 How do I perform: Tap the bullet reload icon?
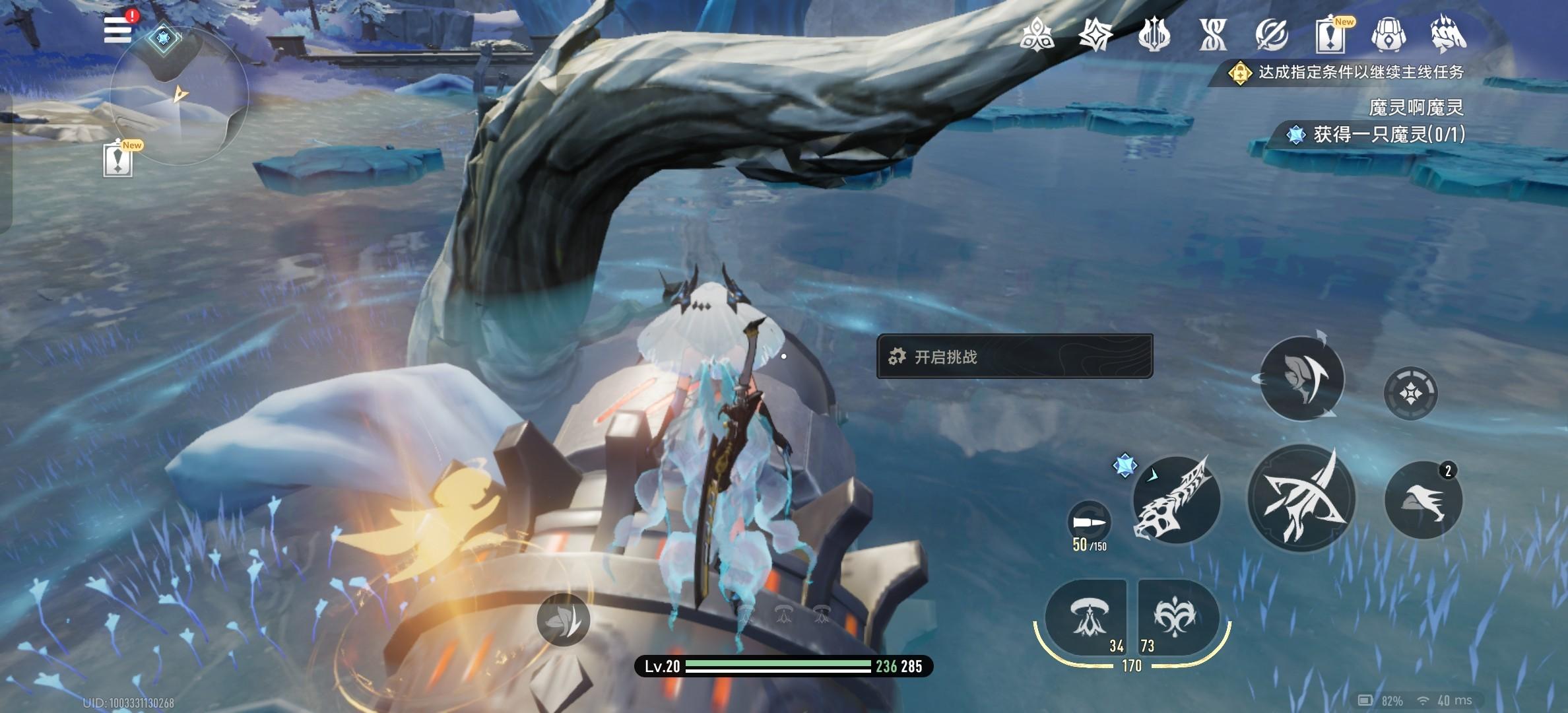(1089, 523)
